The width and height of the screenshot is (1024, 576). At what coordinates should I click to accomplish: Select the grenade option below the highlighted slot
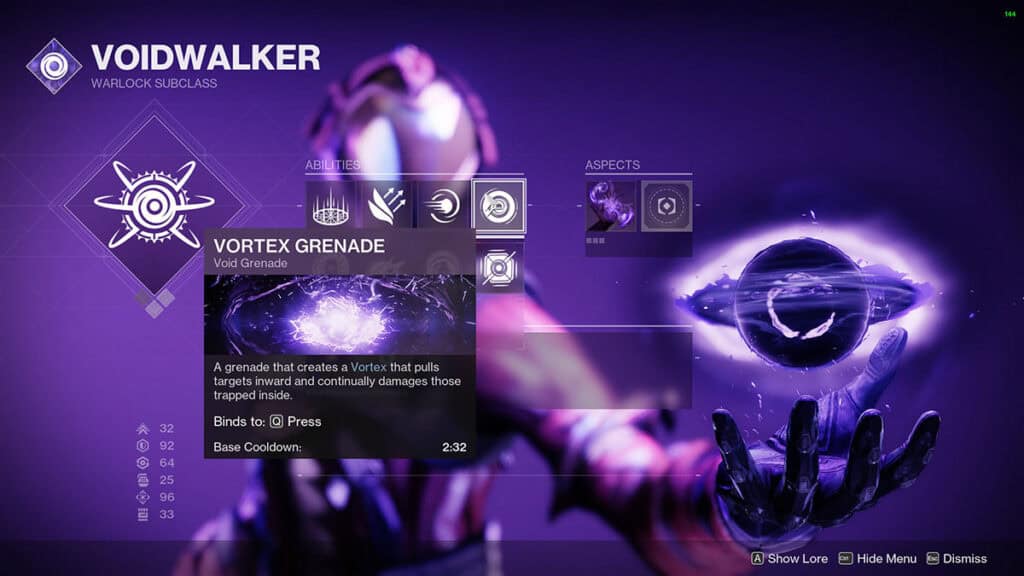pos(499,267)
